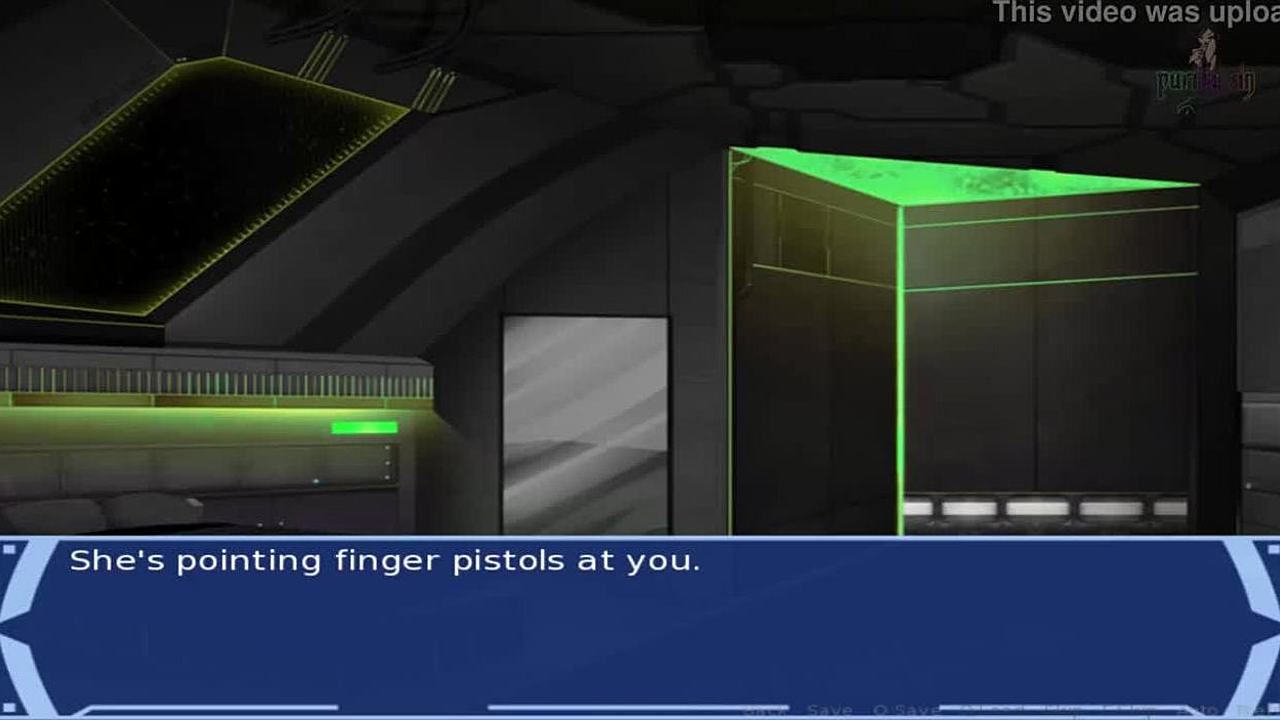Image resolution: width=1280 pixels, height=720 pixels.
Task: Open the Save option in quick menu
Action: 829,710
